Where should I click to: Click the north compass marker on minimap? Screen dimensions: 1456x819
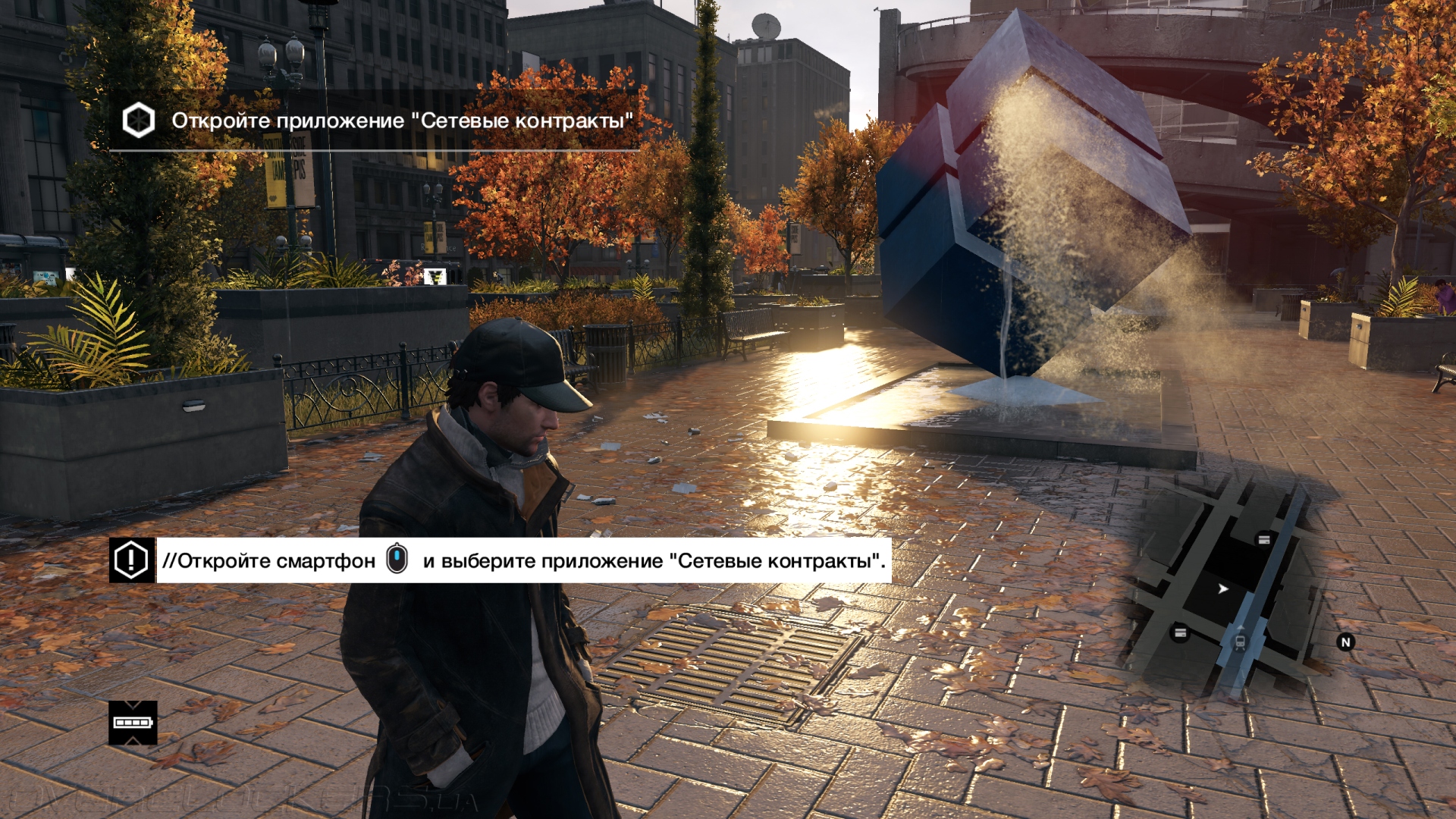[1346, 642]
